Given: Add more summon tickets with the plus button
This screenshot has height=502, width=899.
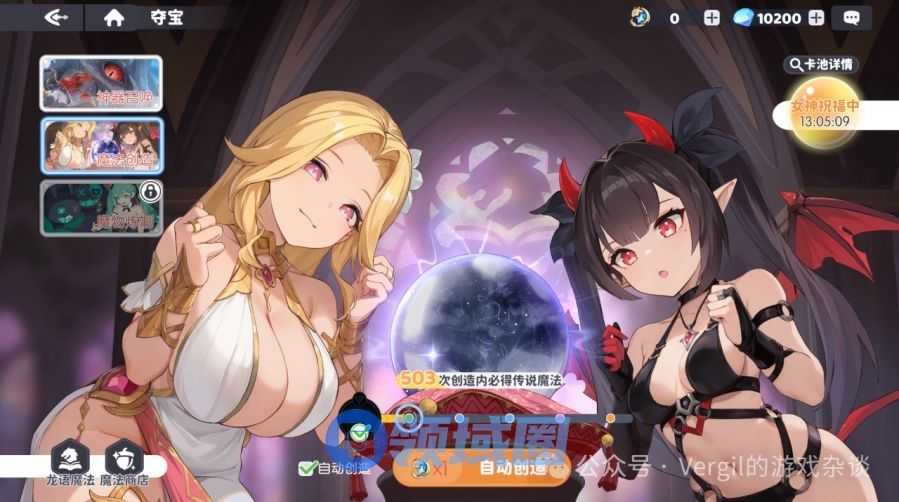Looking at the screenshot, I should coord(711,18).
